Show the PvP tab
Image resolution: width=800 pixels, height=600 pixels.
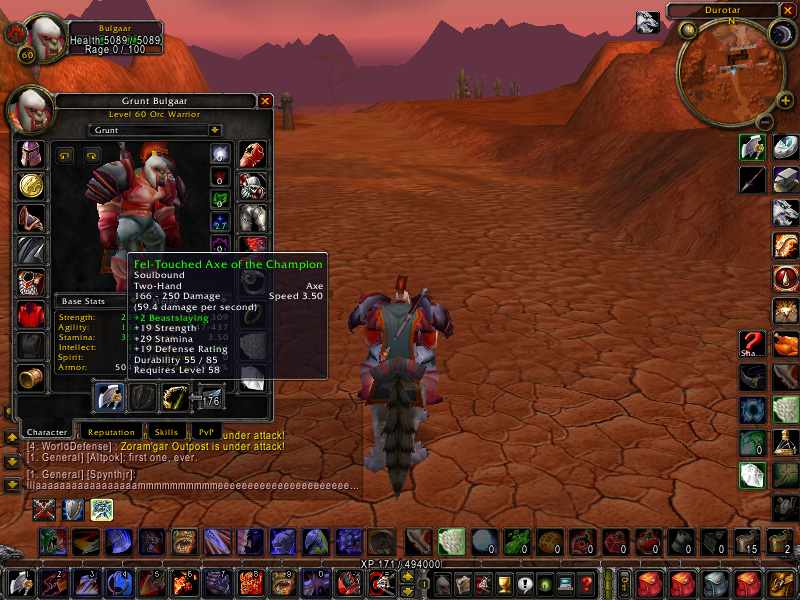(206, 432)
